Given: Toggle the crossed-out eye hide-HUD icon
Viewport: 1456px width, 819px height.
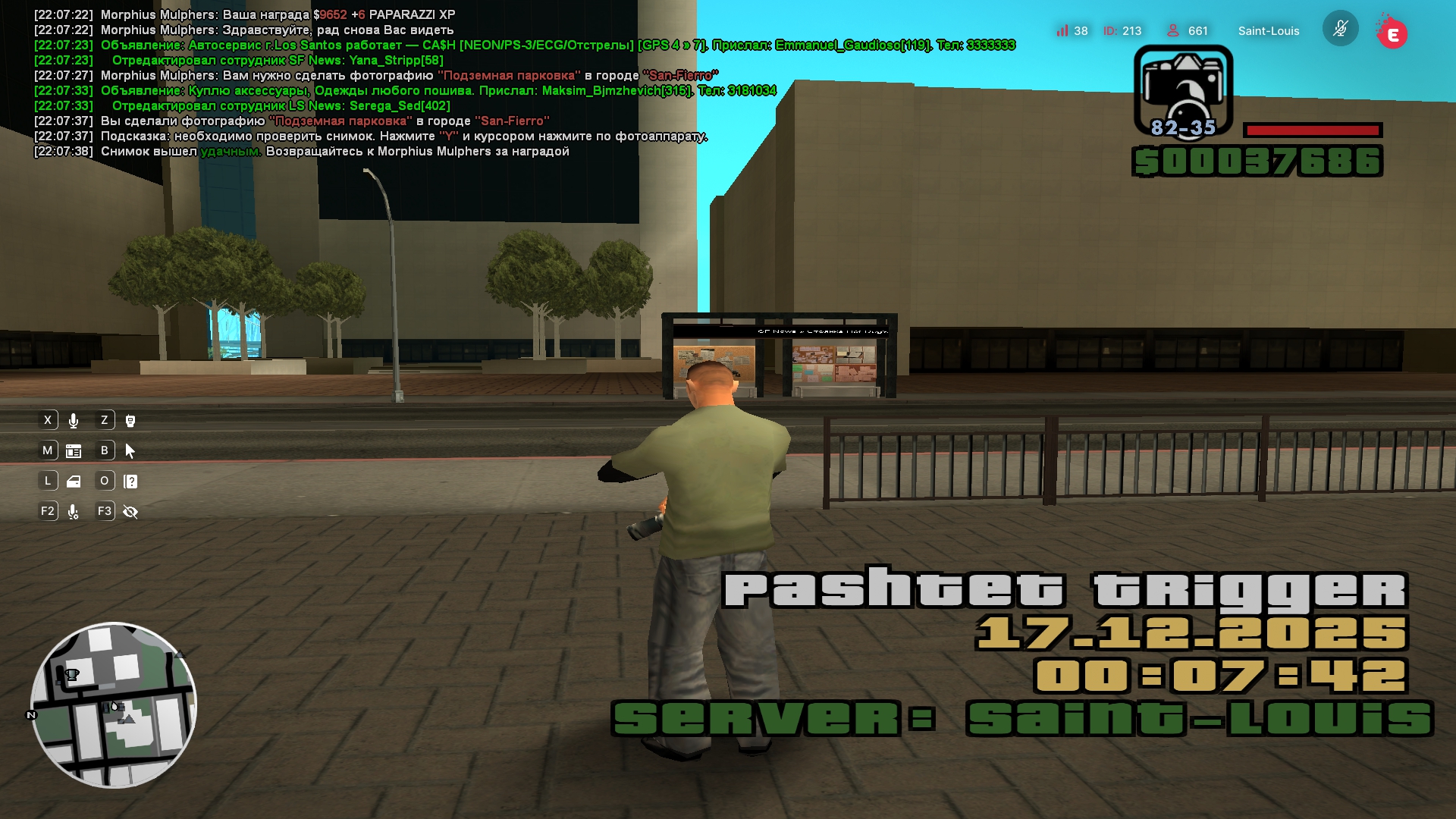Looking at the screenshot, I should point(130,513).
